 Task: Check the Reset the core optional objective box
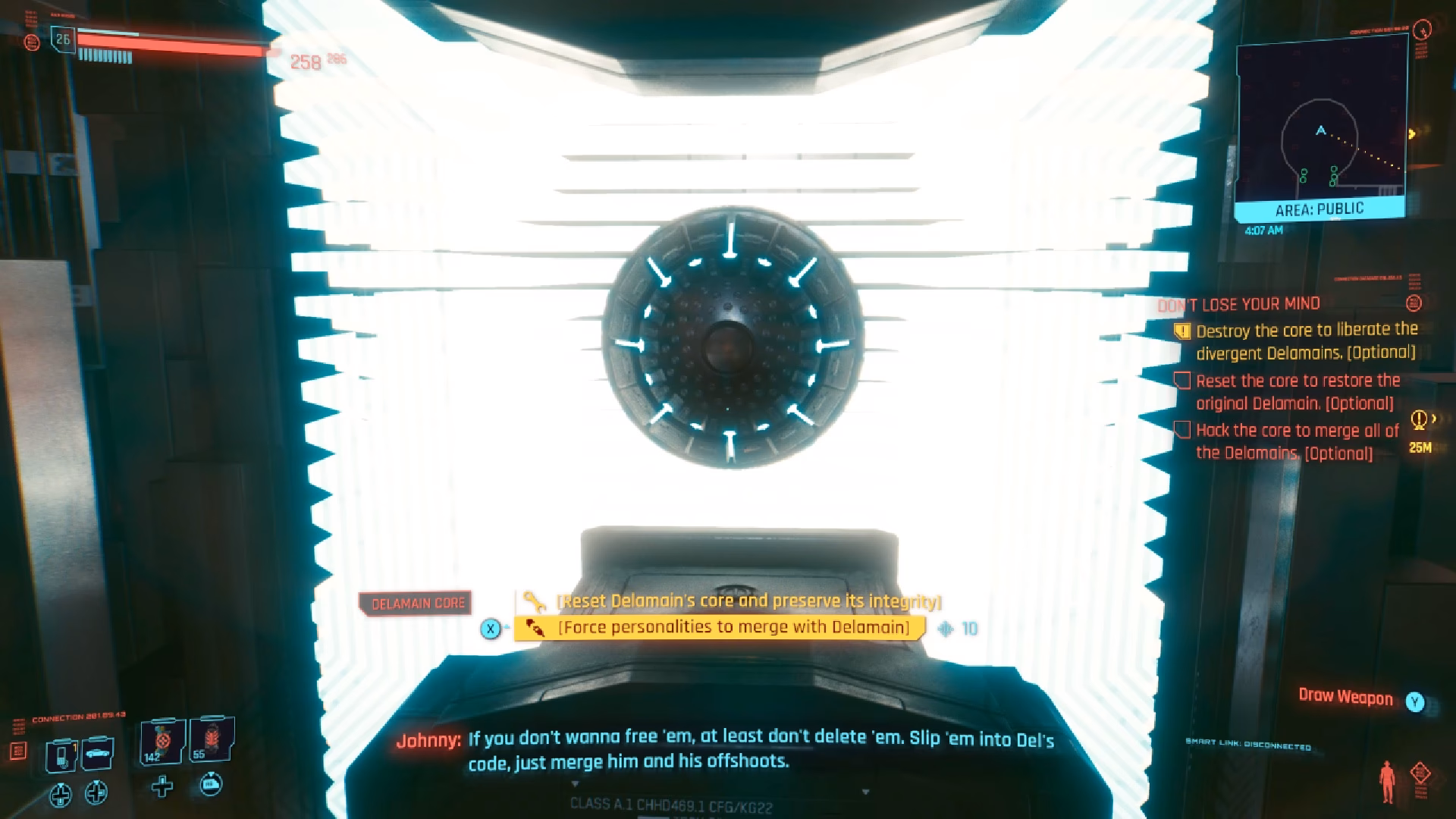(1183, 381)
